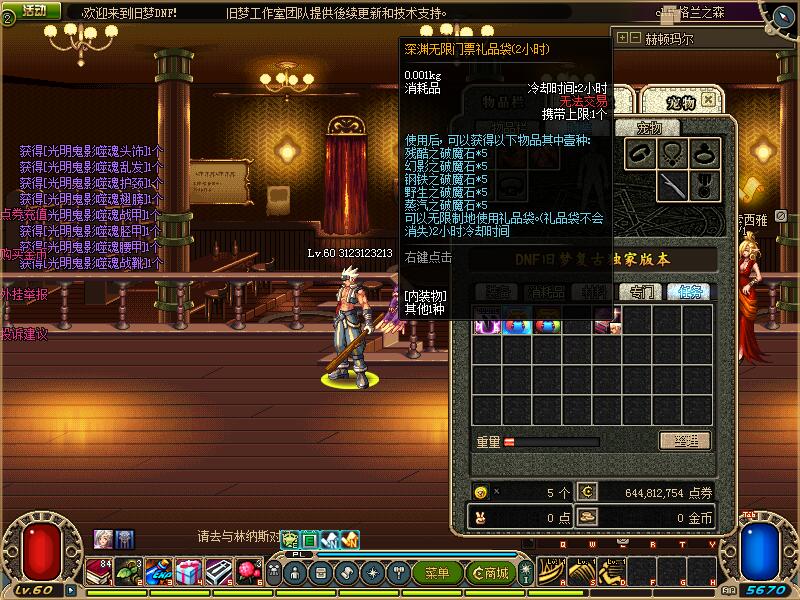
Task: Select the 专门 inventory category tab
Action: click(x=640, y=292)
